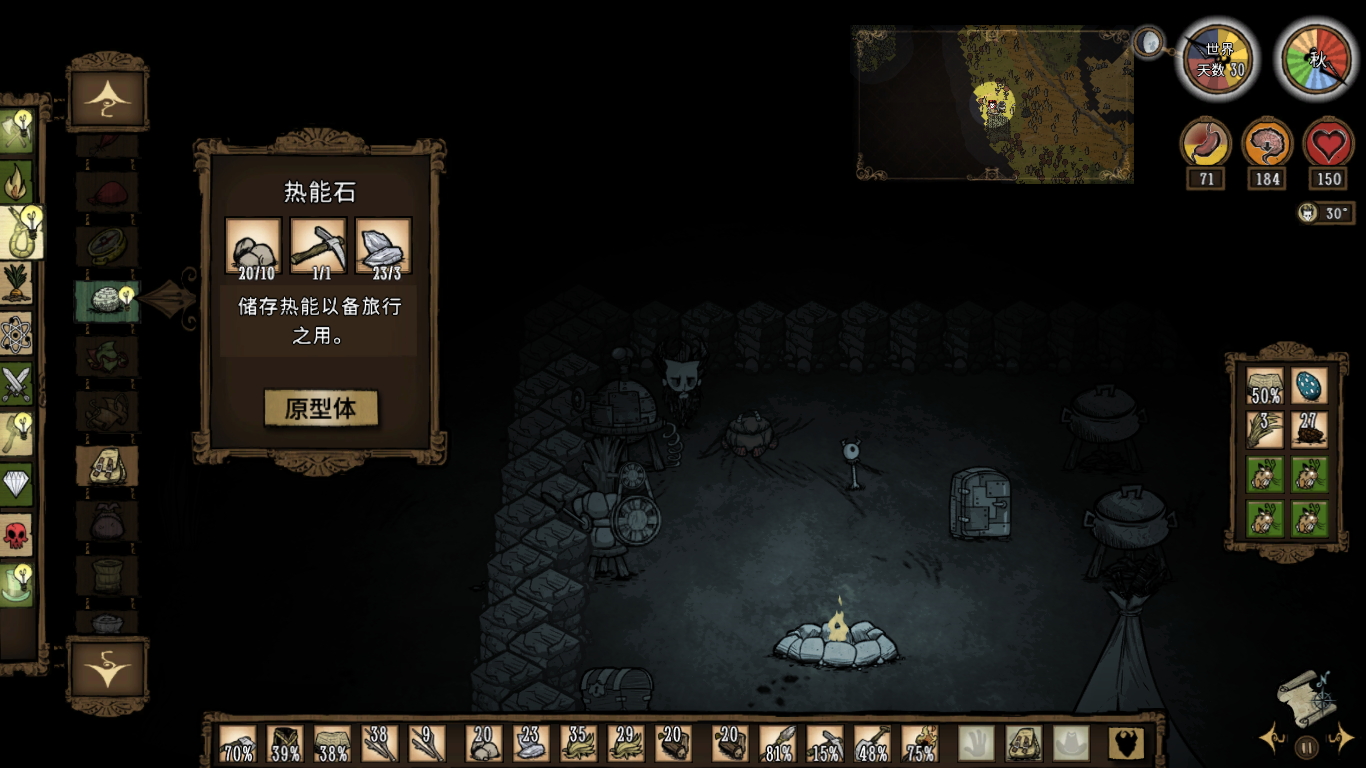The image size is (1366, 768).
Task: Select the diamond Refine crafting tab
Action: point(17,484)
